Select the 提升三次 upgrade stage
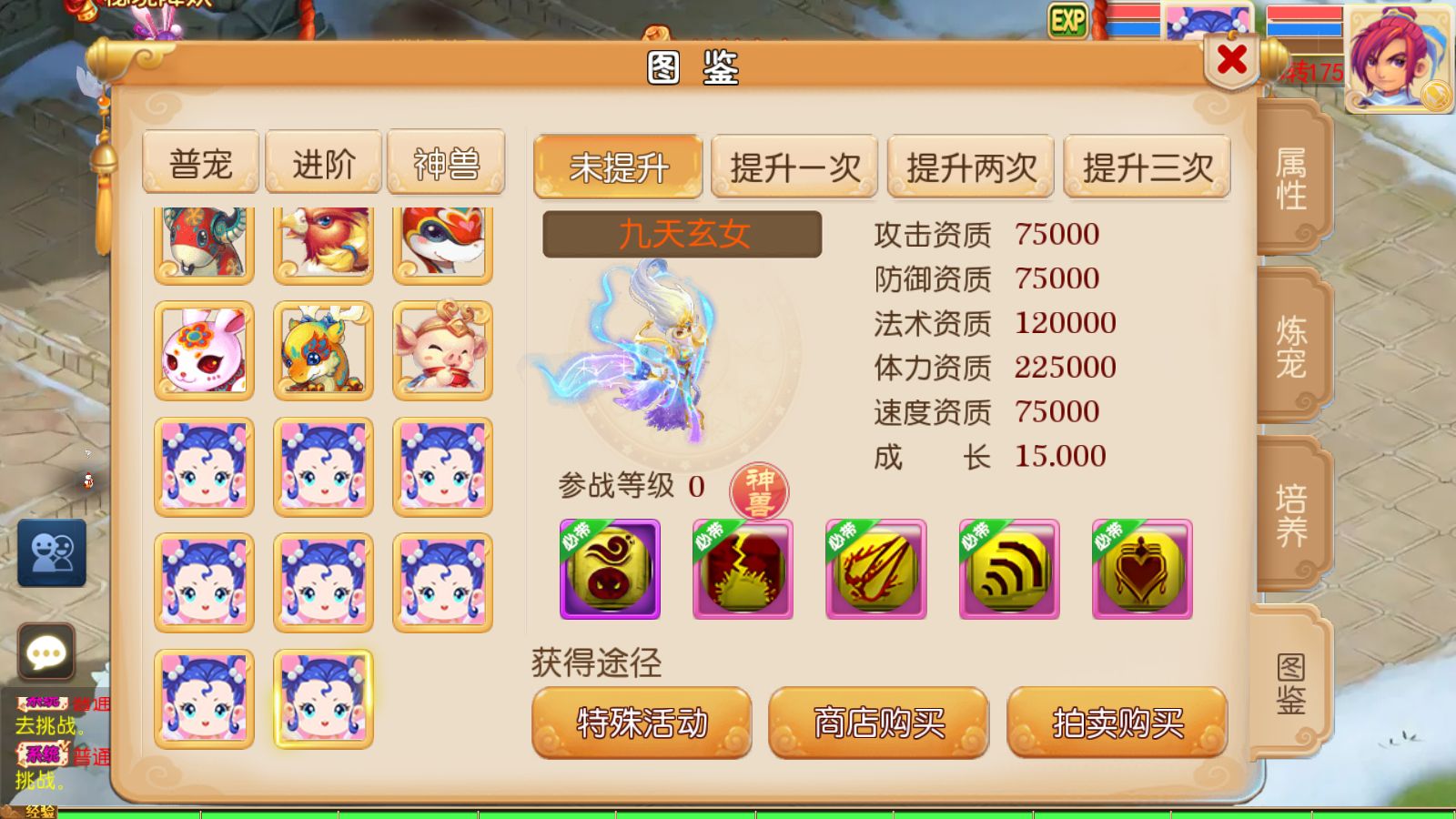 (x=1146, y=167)
